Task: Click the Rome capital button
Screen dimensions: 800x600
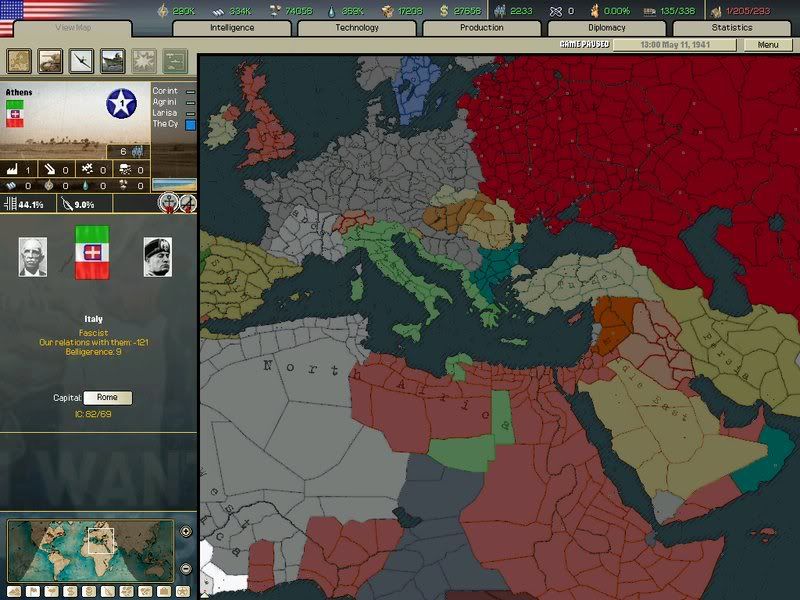Action: point(107,398)
